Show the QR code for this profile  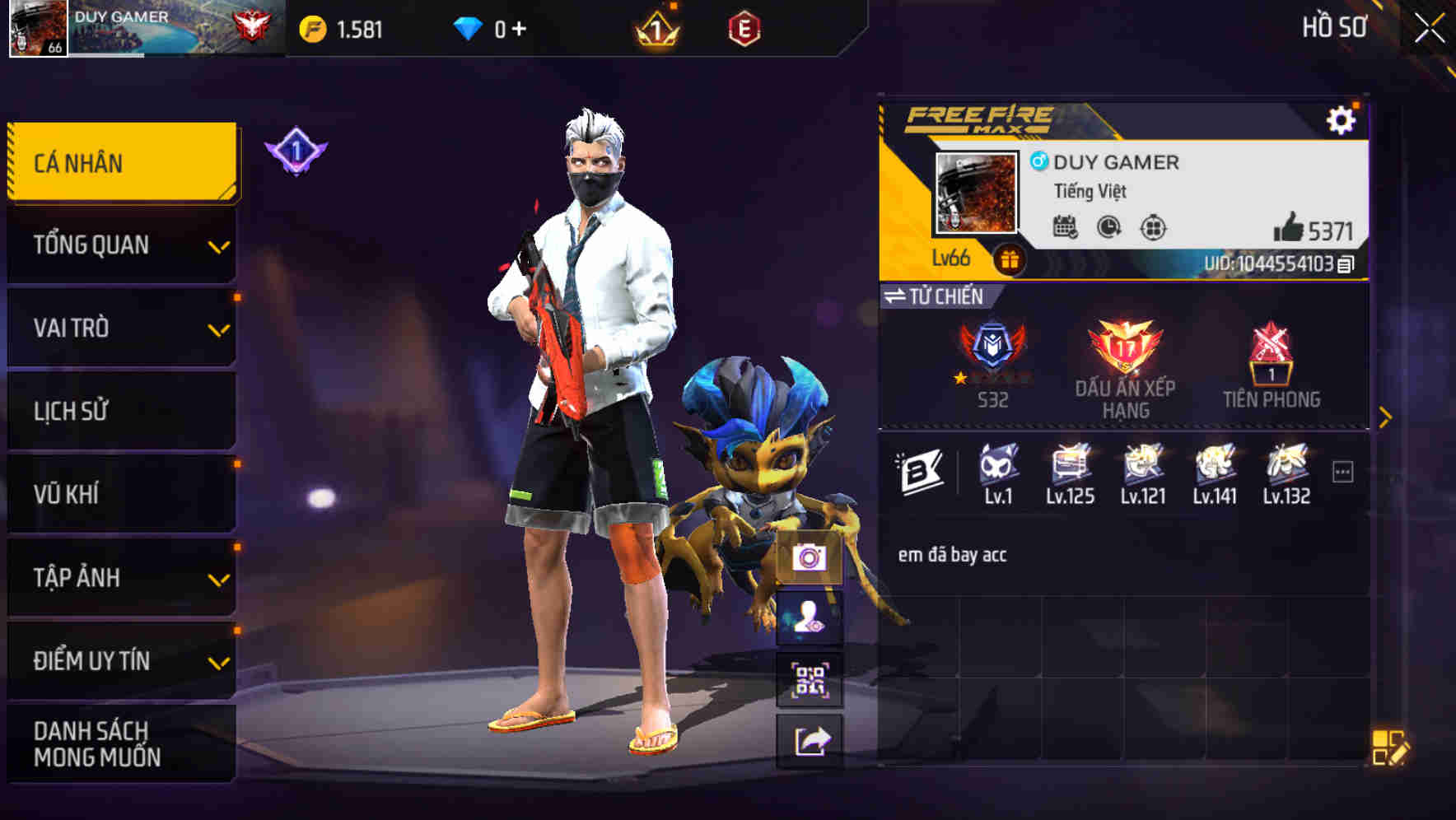pyautogui.click(x=810, y=678)
